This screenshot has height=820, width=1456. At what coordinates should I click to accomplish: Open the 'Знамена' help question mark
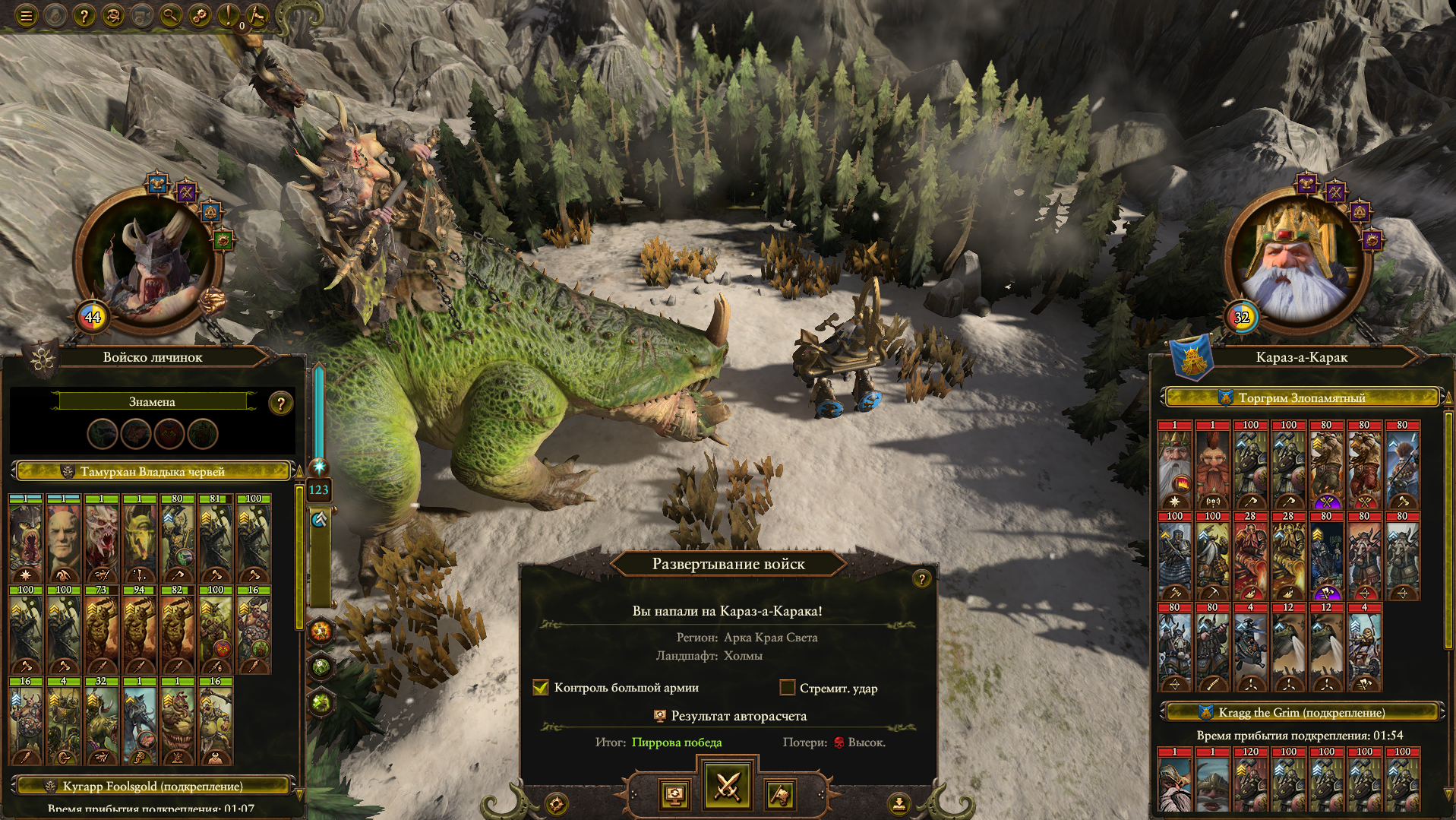280,404
